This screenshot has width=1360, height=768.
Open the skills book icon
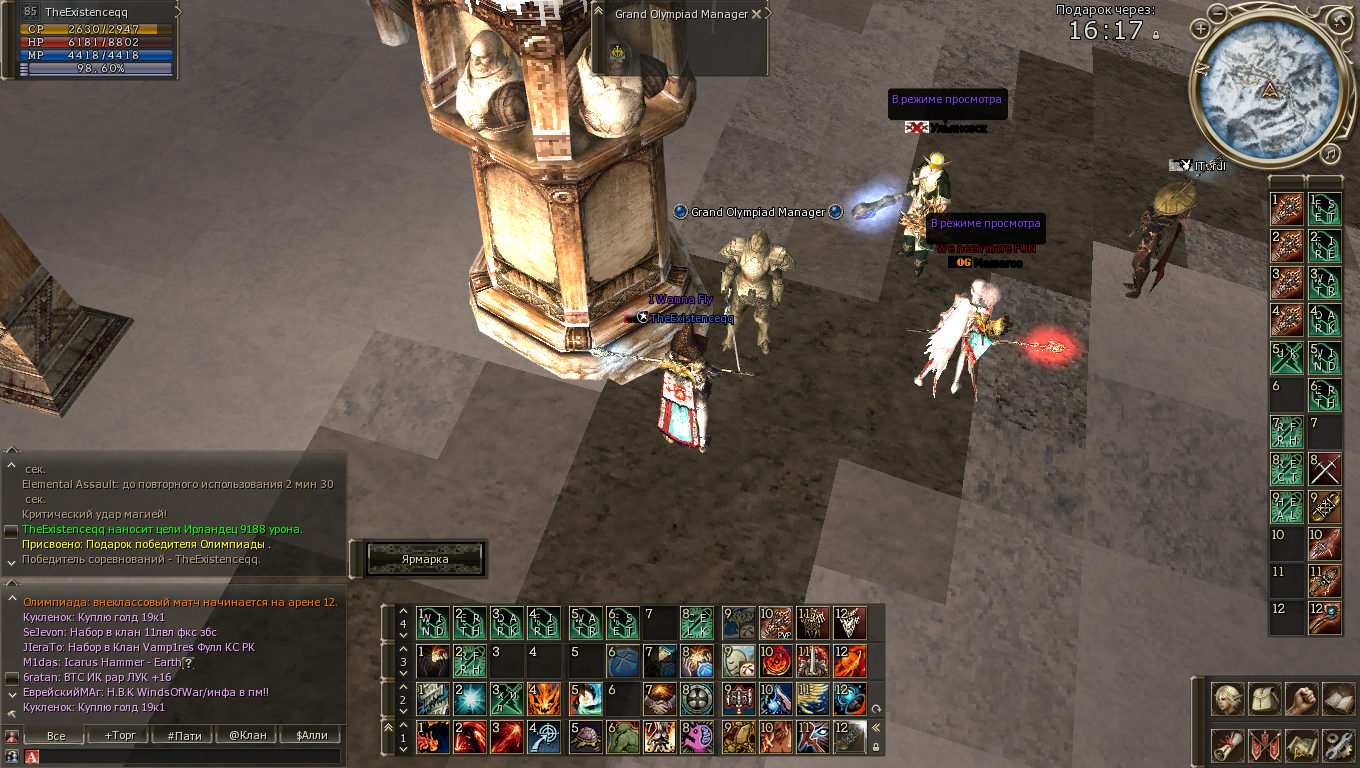pyautogui.click(x=1337, y=699)
